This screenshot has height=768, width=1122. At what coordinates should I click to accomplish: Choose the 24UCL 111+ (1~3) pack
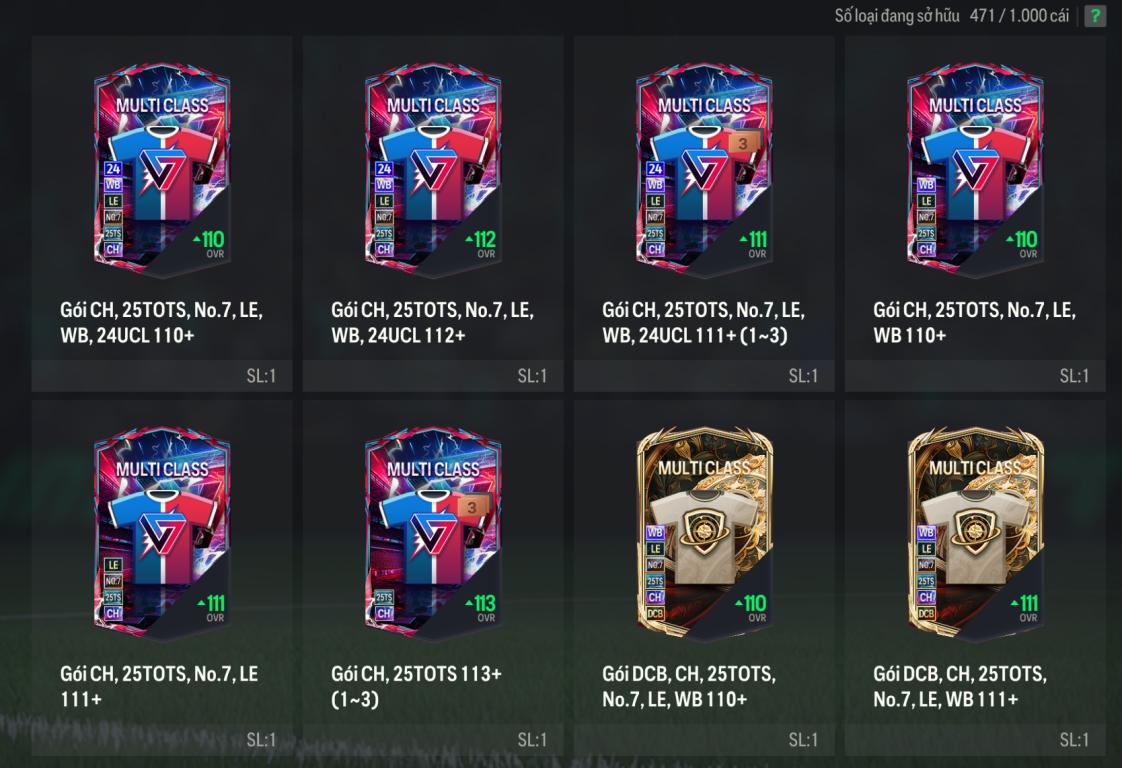pos(704,170)
